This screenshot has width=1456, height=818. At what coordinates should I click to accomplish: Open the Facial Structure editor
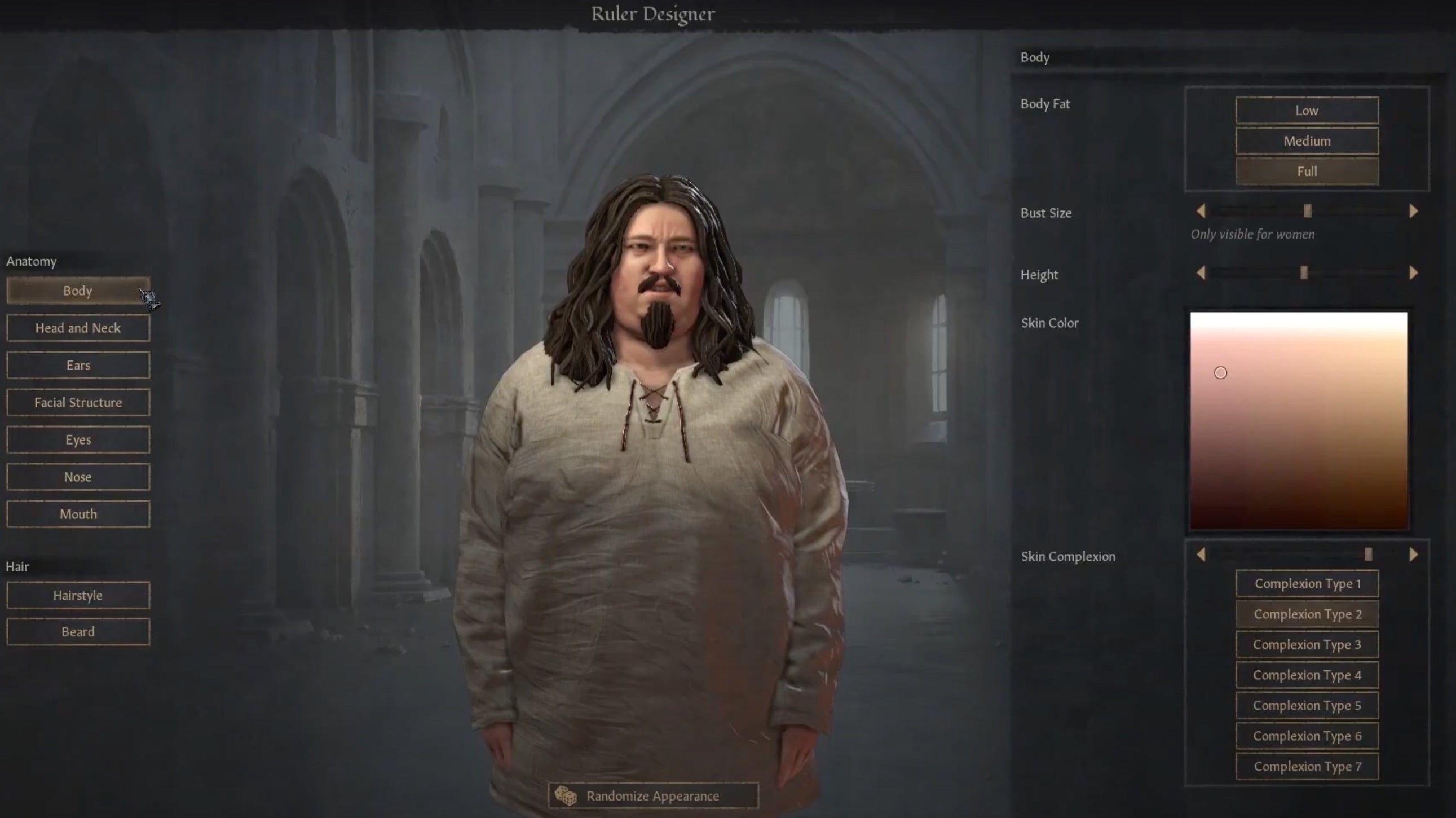pyautogui.click(x=77, y=402)
